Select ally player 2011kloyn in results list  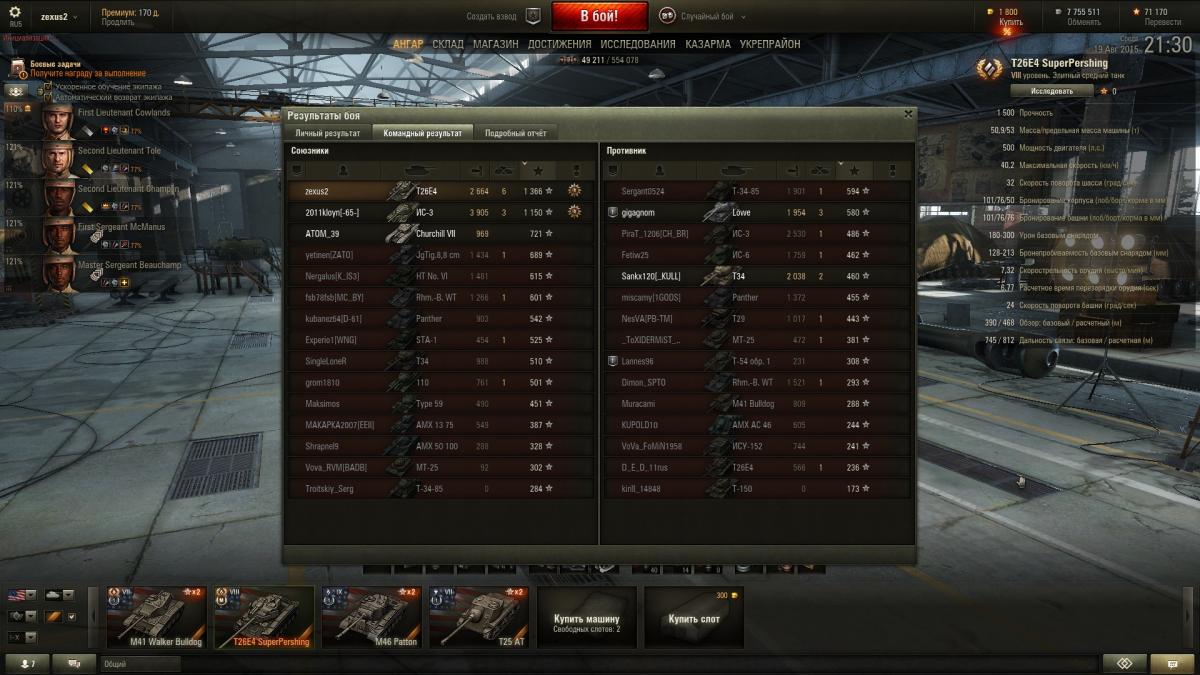pos(332,212)
